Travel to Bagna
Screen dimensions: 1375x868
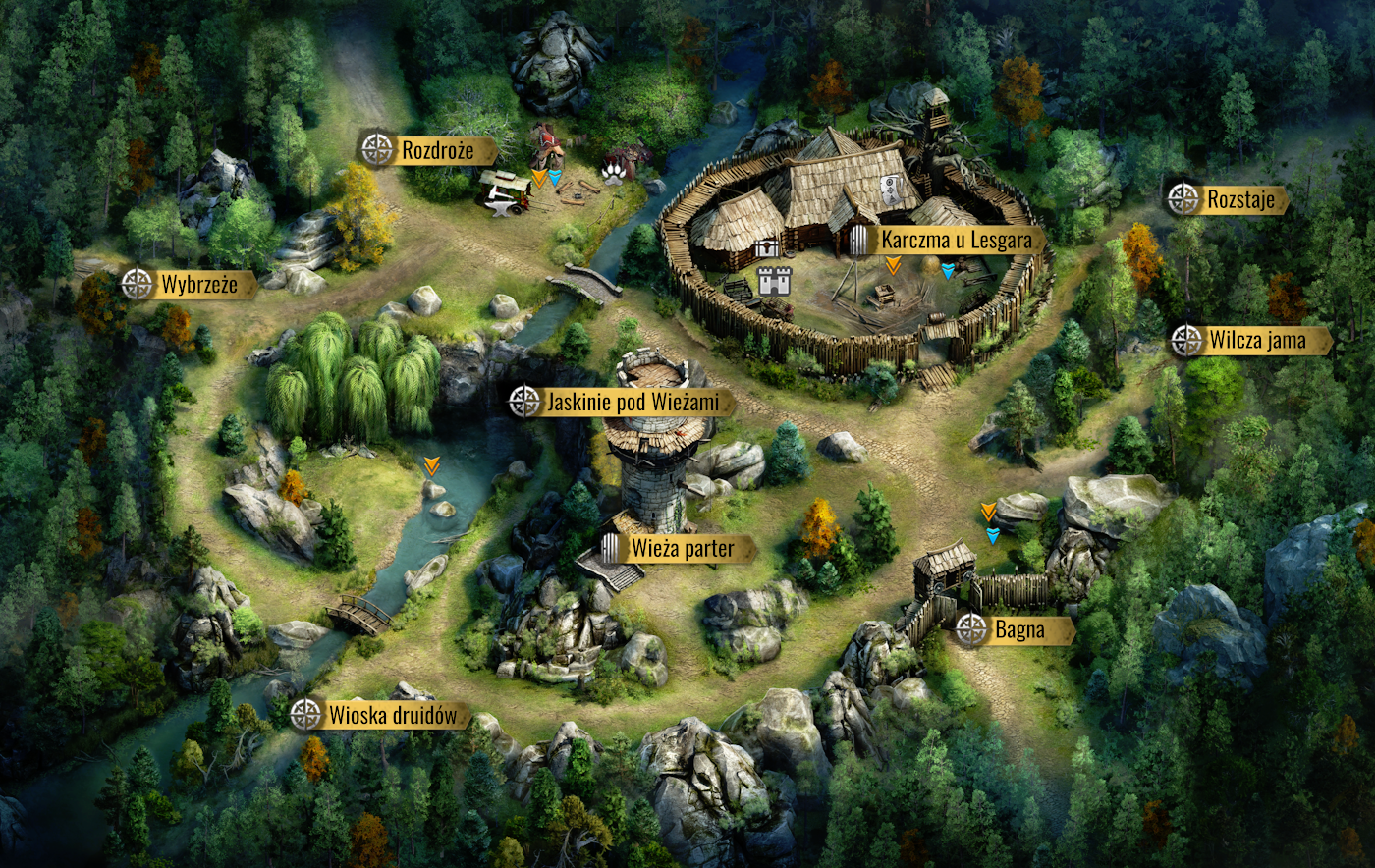click(x=1018, y=630)
